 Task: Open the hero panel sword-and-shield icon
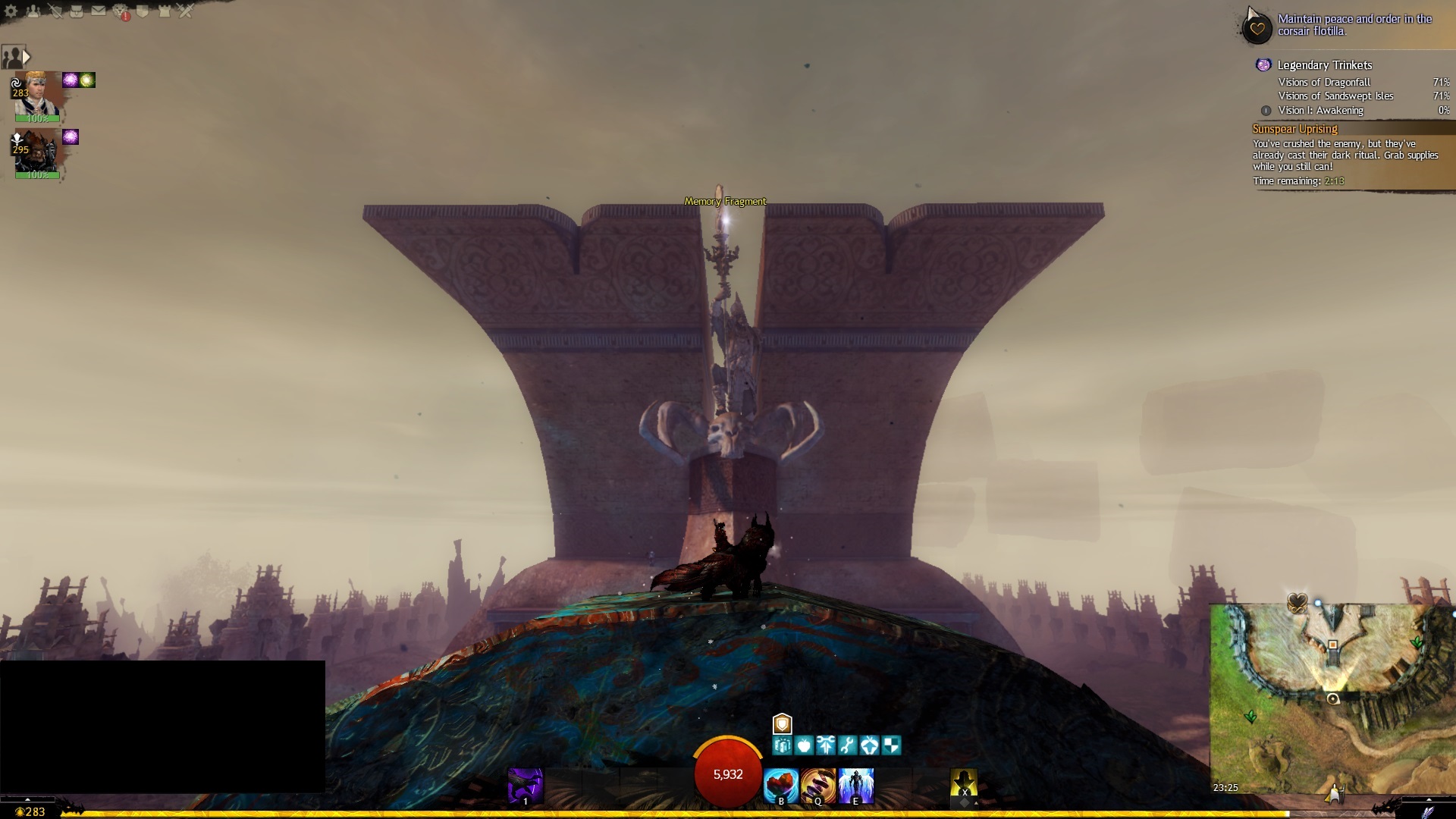pyautogui.click(x=55, y=11)
